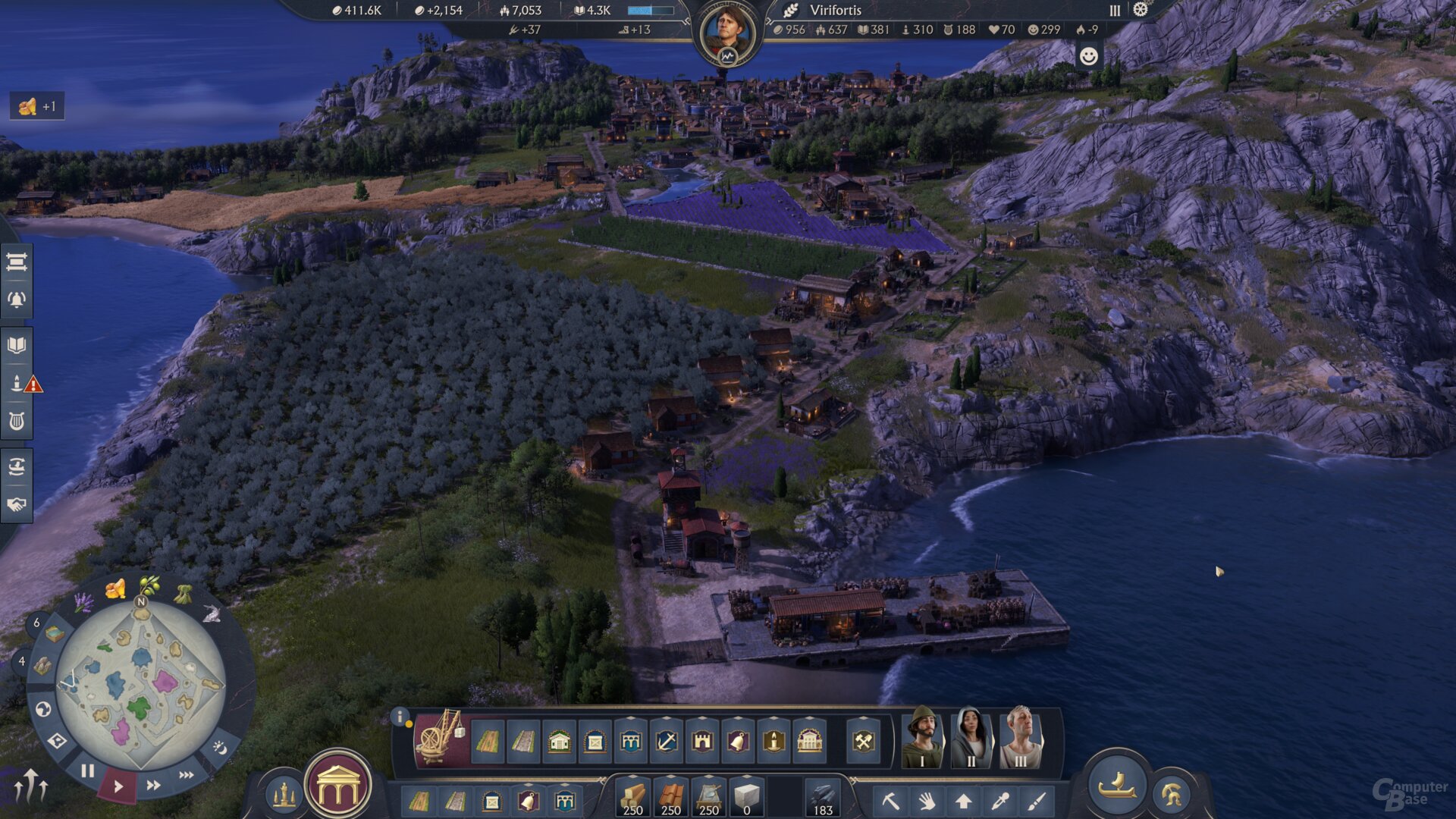The width and height of the screenshot is (1456, 819).
Task: Open the scroll icon in left sidebar
Action: click(17, 262)
